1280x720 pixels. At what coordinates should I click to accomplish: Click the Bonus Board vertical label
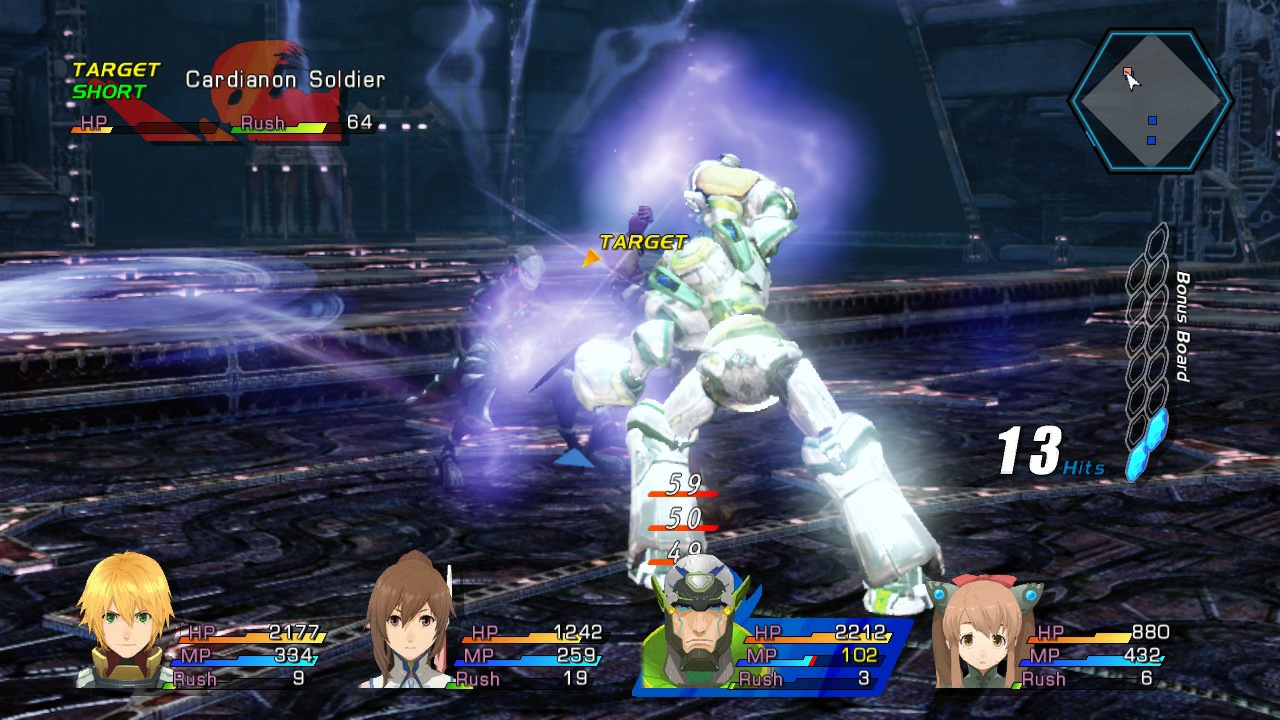[1185, 330]
